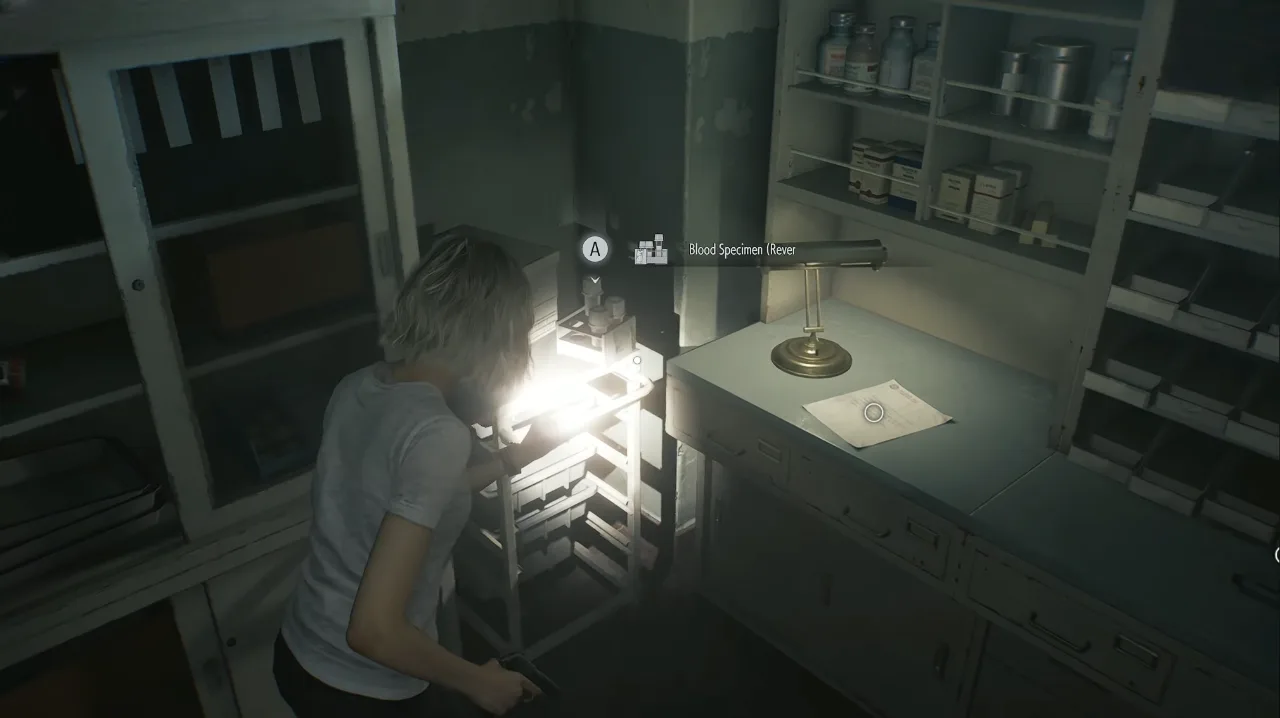The image size is (1280, 718).
Task: Select the Blood Specimen item icon
Action: pyautogui.click(x=651, y=250)
